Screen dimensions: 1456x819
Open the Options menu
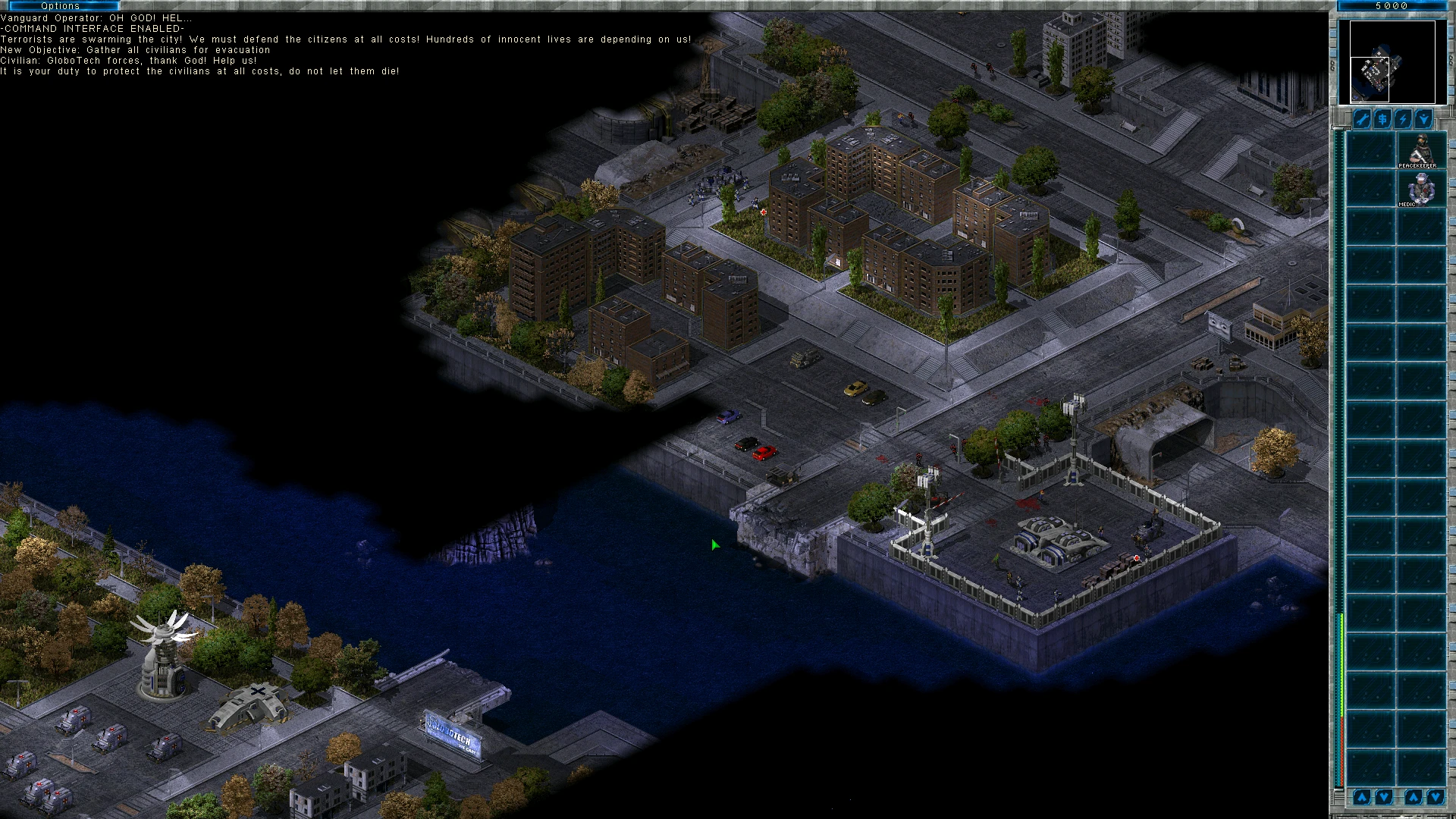[60, 6]
